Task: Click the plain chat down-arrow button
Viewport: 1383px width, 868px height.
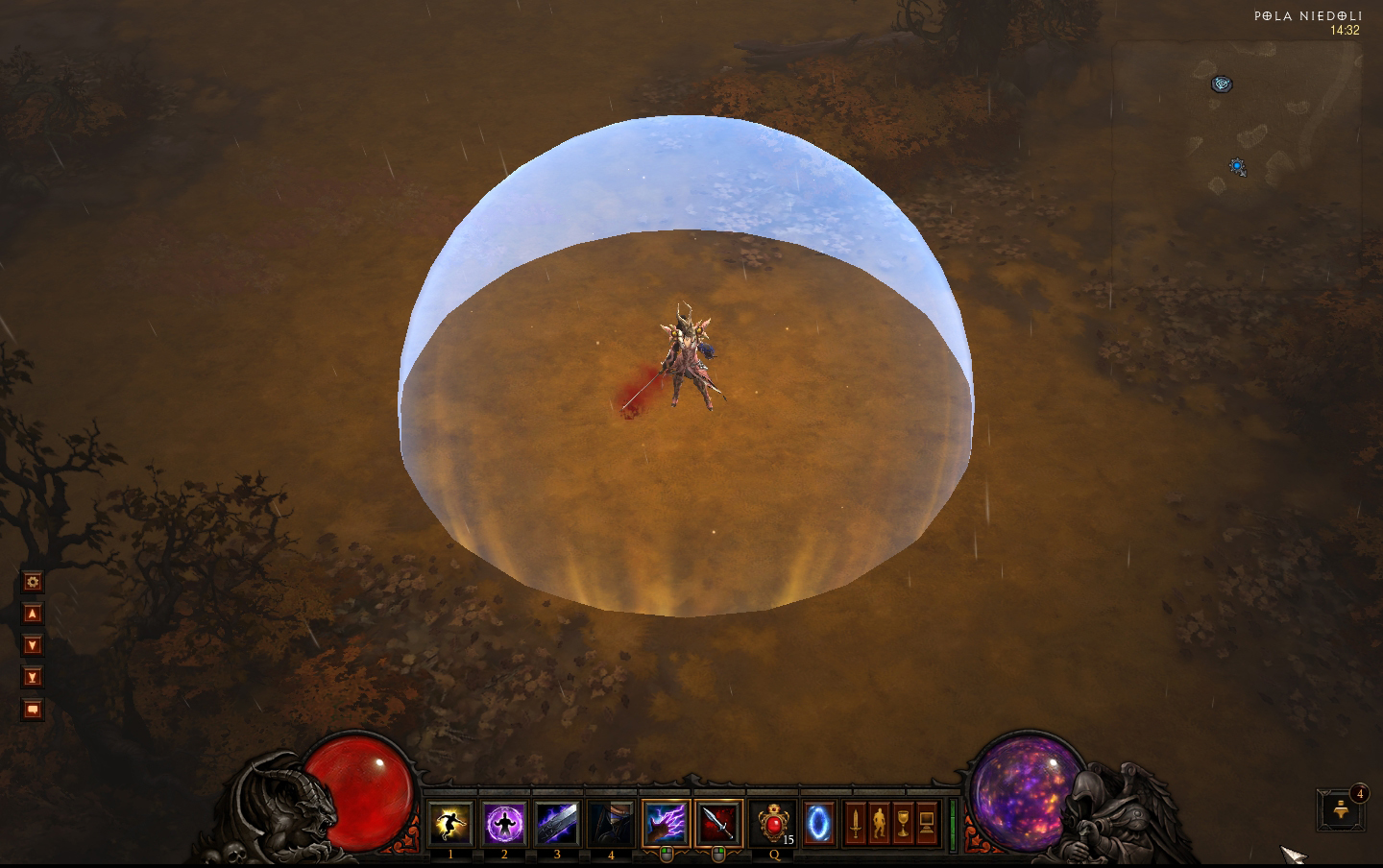Action: pyautogui.click(x=33, y=645)
